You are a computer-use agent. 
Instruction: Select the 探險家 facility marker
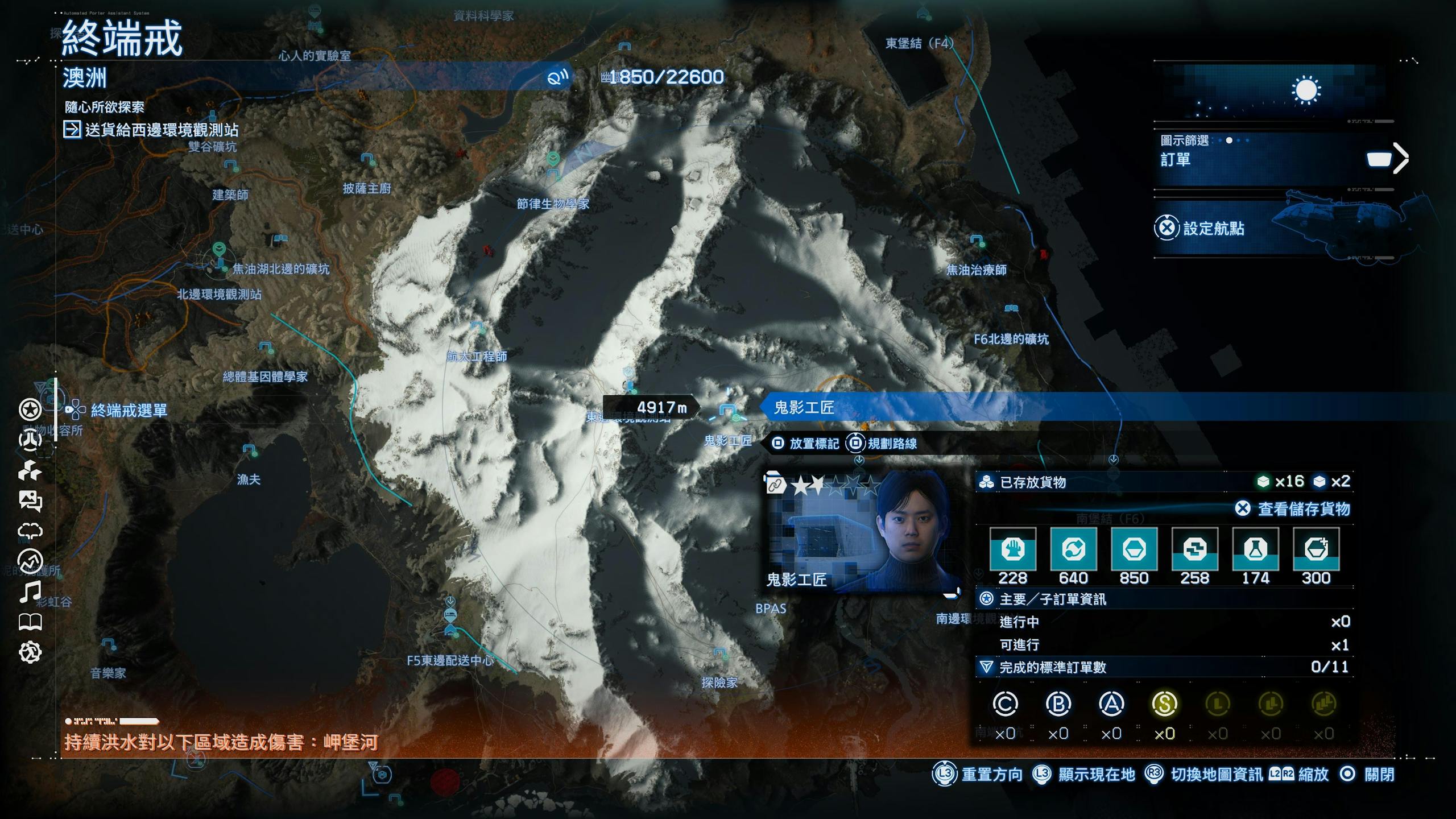tap(719, 653)
